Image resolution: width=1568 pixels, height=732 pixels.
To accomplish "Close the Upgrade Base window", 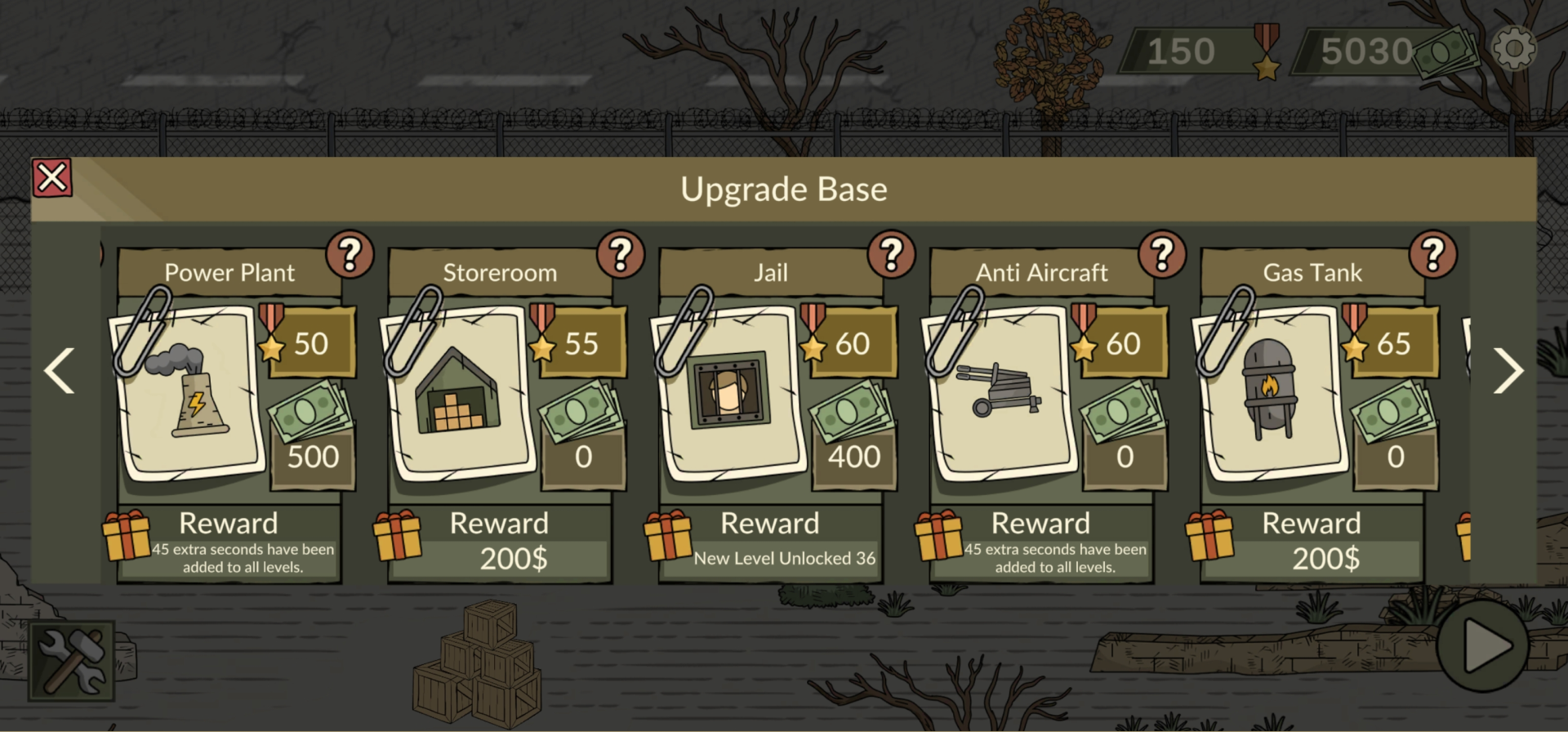I will (52, 177).
